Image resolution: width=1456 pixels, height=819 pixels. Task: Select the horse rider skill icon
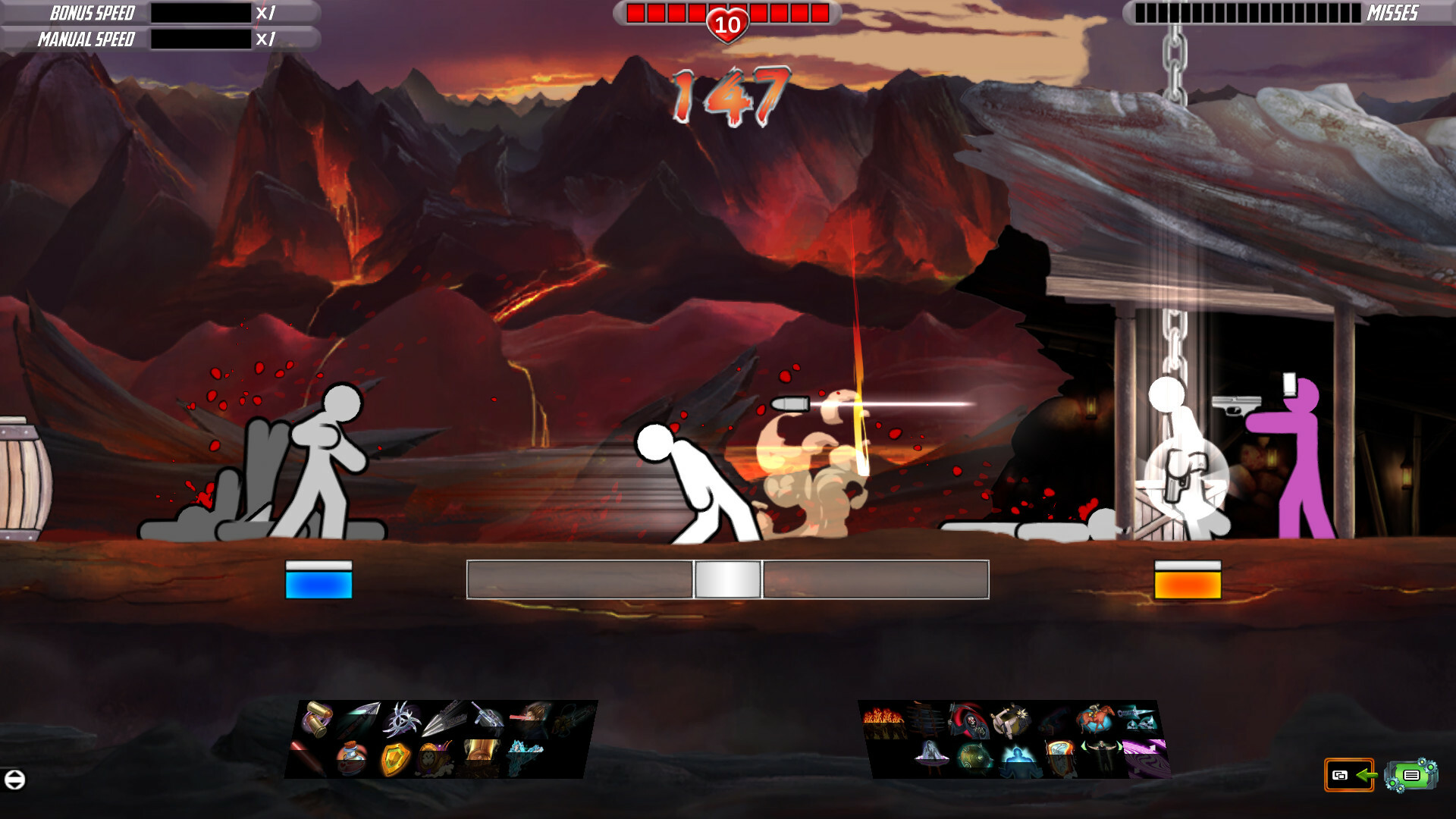[1097, 718]
